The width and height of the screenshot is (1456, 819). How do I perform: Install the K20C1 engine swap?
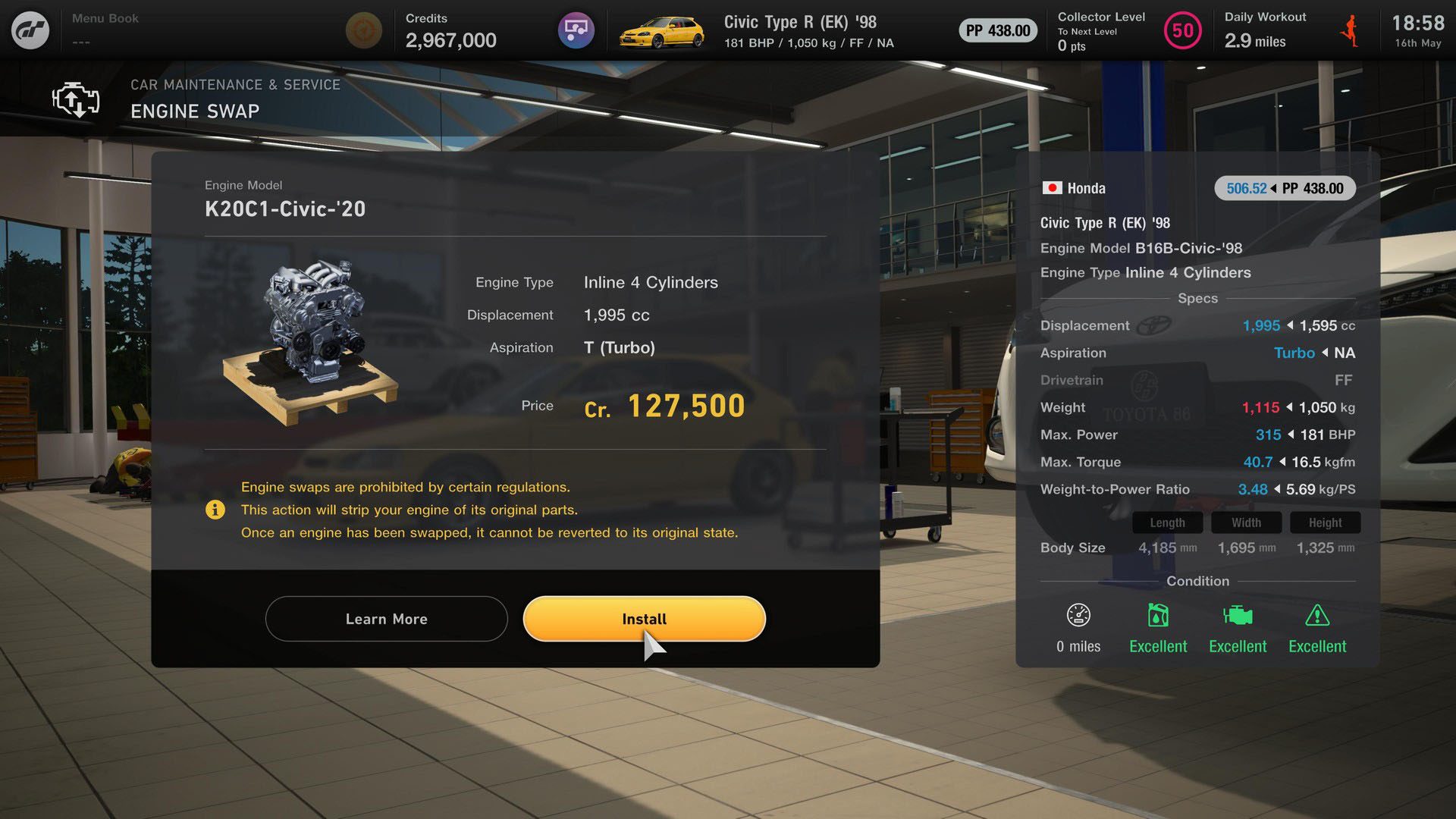[644, 619]
